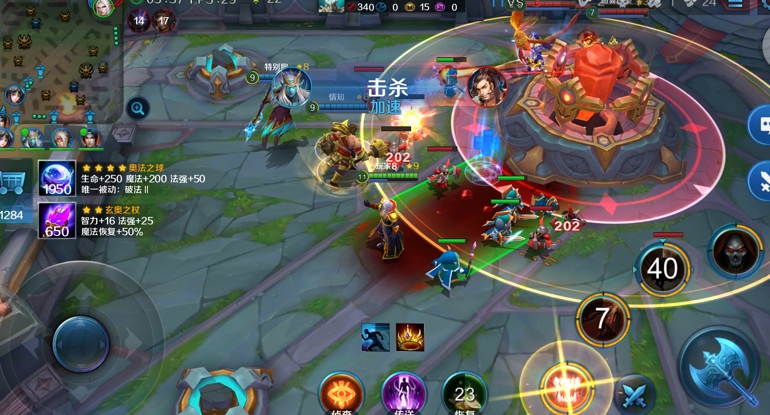The width and height of the screenshot is (770, 415).
Task: Tap the crossed swords button near attack
Action: click(633, 395)
